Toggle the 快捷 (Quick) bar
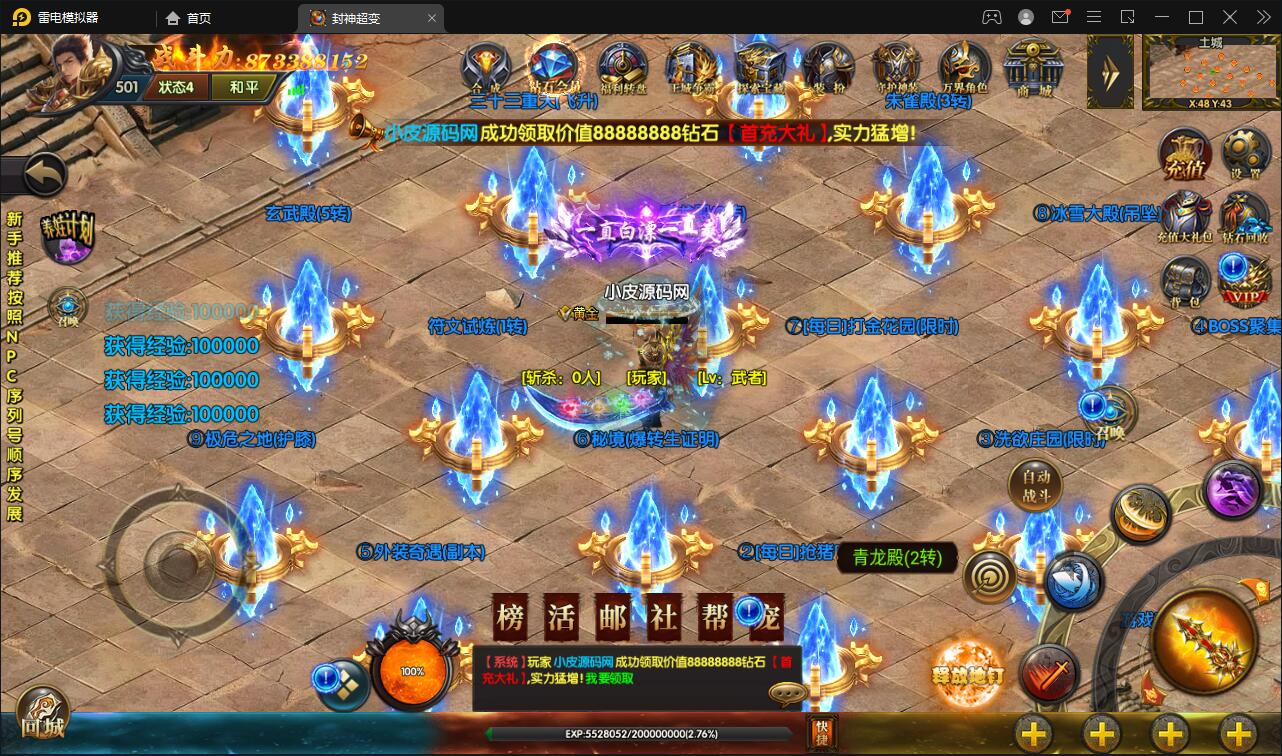Viewport: 1282px width, 756px height. pos(822,733)
